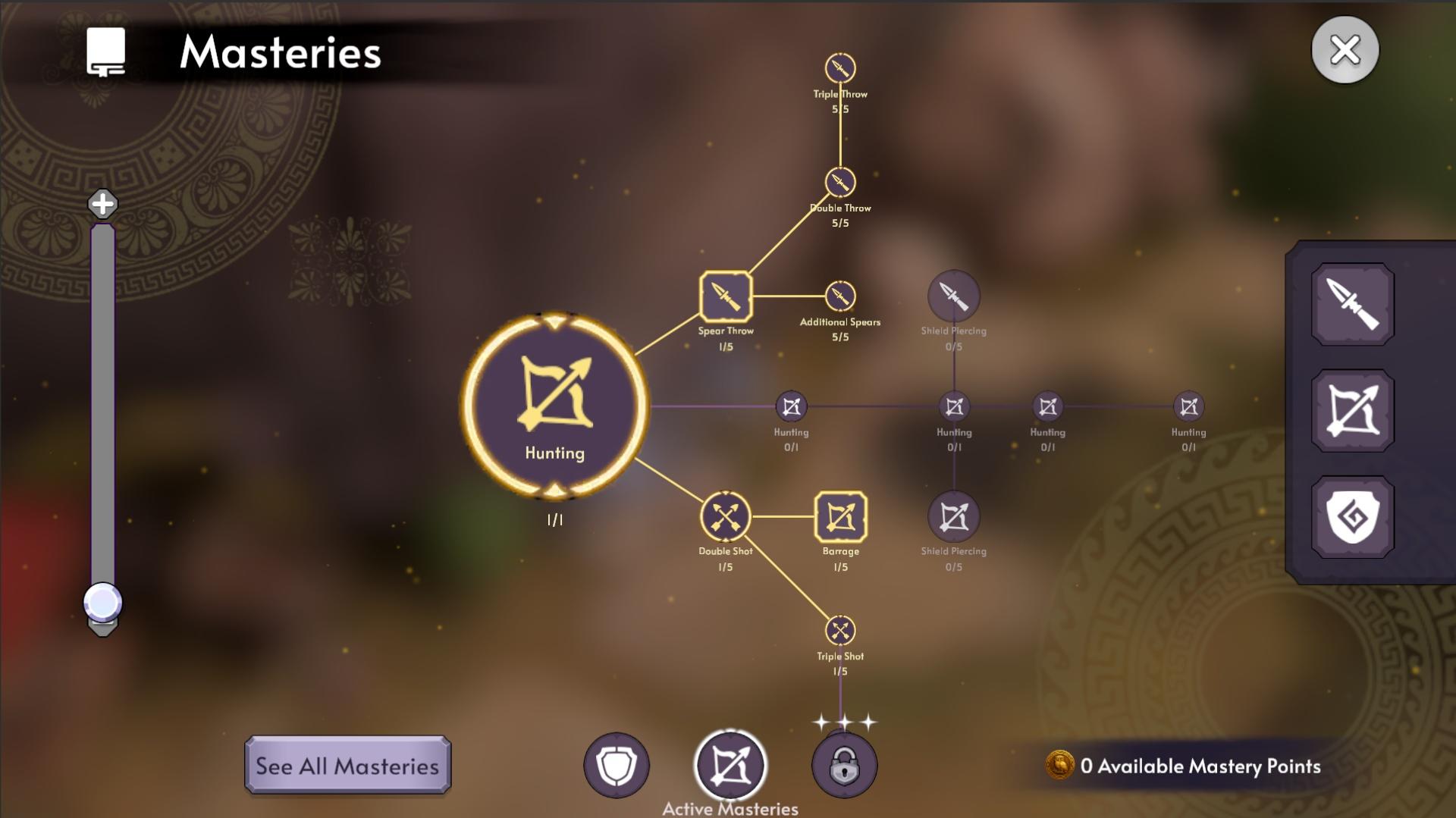Image resolution: width=1456 pixels, height=818 pixels.
Task: Click the Double Throw mastery node
Action: (x=839, y=181)
